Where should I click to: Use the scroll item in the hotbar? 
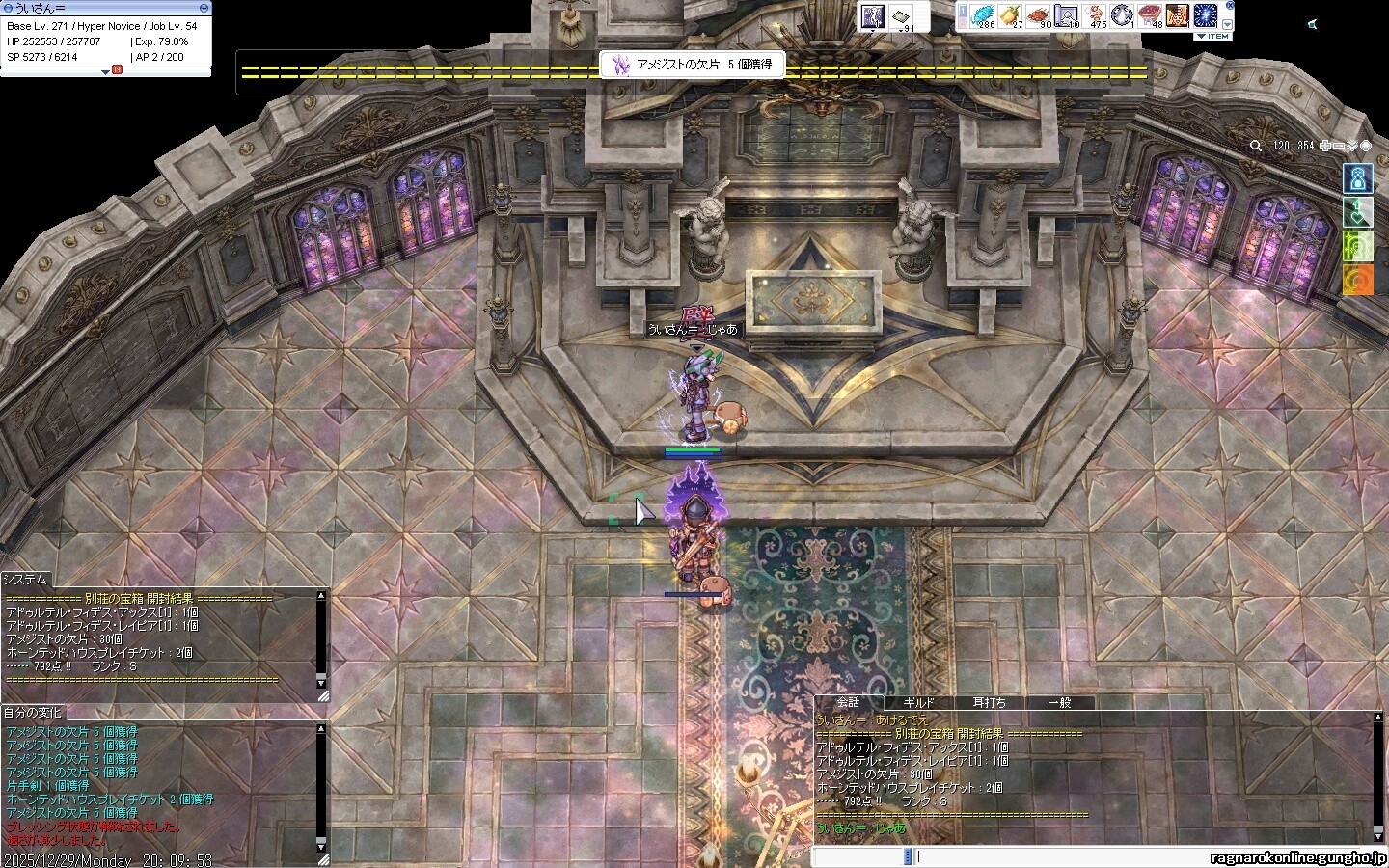tap(1066, 15)
